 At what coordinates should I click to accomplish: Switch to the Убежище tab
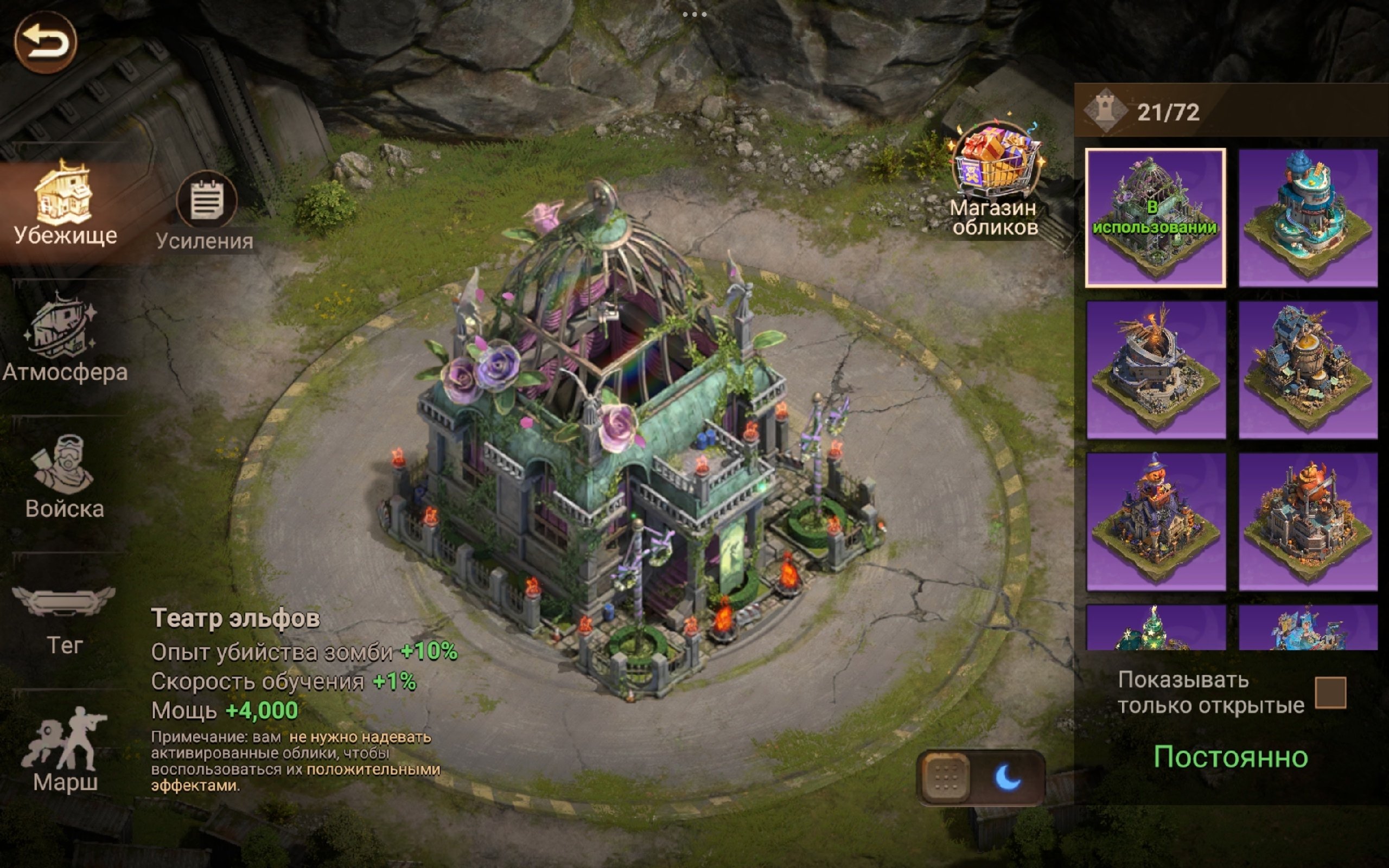(x=64, y=204)
